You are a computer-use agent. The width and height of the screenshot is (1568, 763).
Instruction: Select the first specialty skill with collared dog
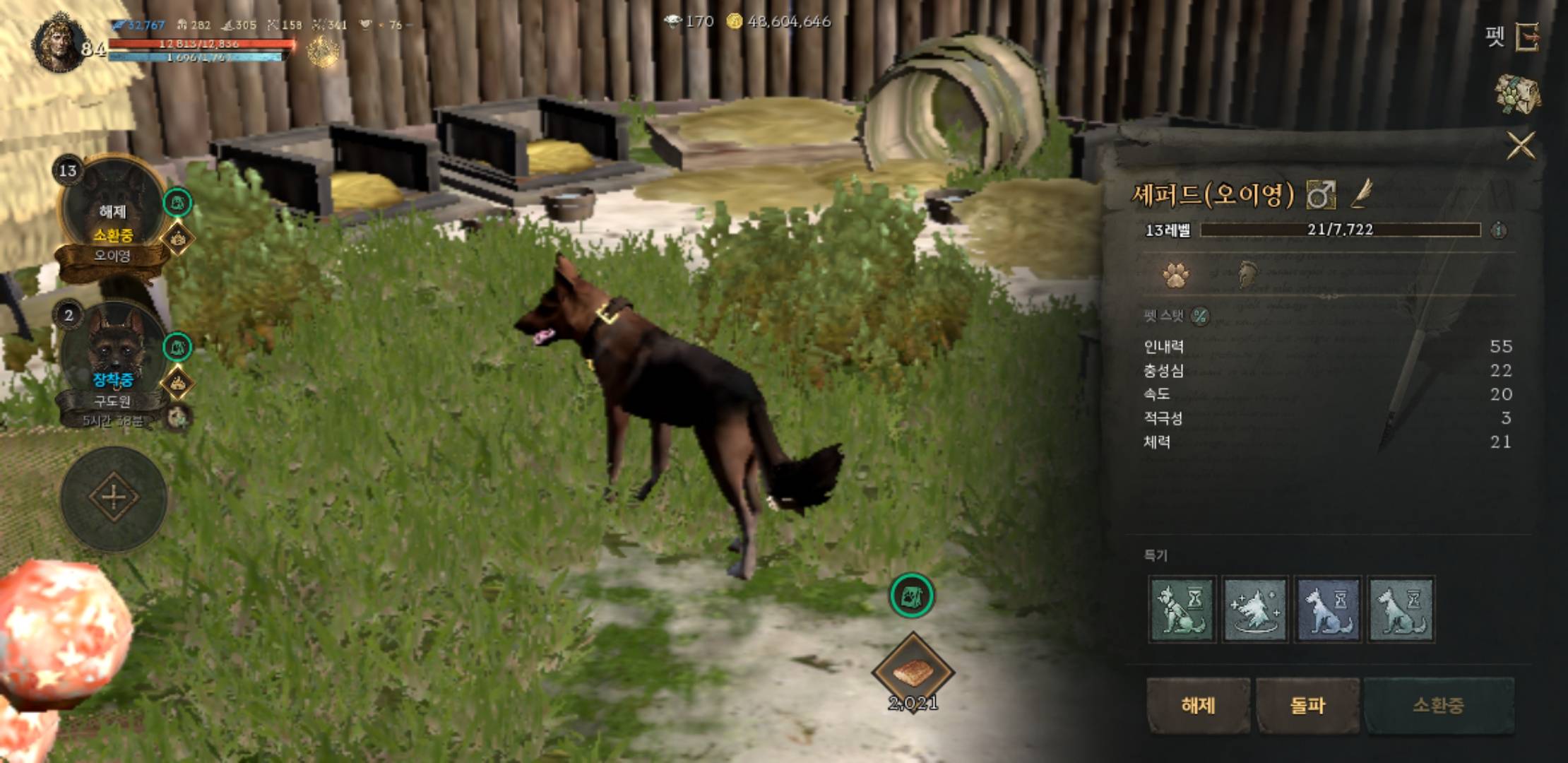pos(1182,609)
